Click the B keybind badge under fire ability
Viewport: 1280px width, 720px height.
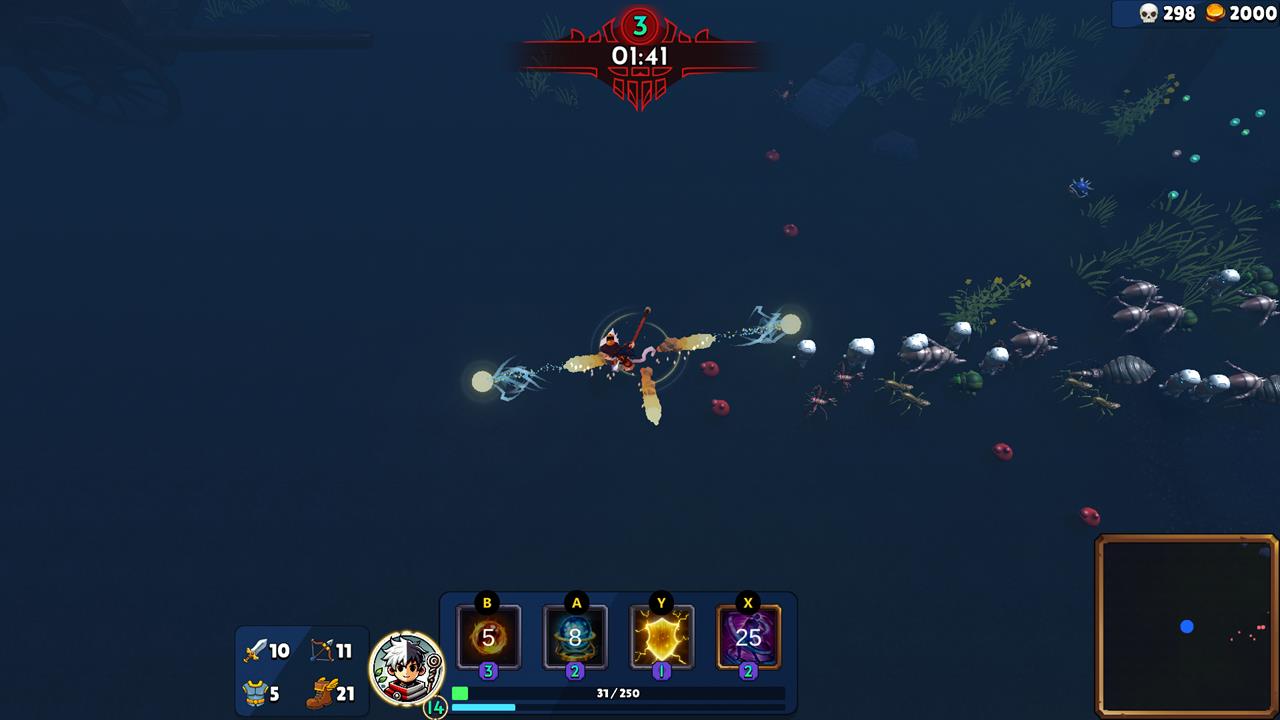coord(485,604)
